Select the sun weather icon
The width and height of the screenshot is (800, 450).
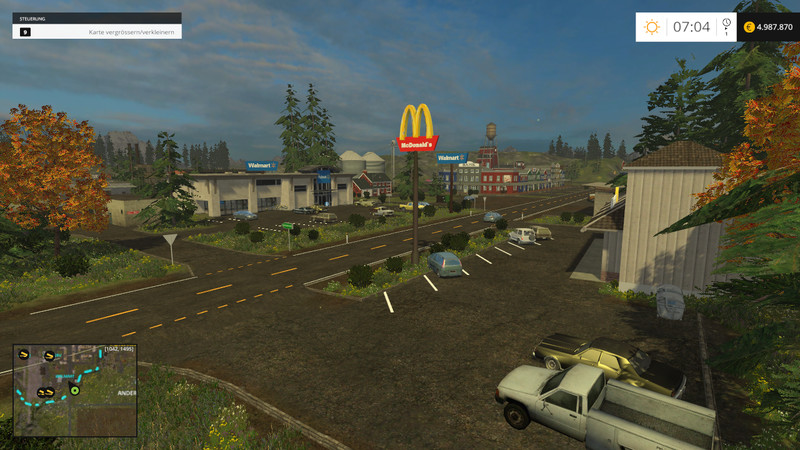point(652,27)
